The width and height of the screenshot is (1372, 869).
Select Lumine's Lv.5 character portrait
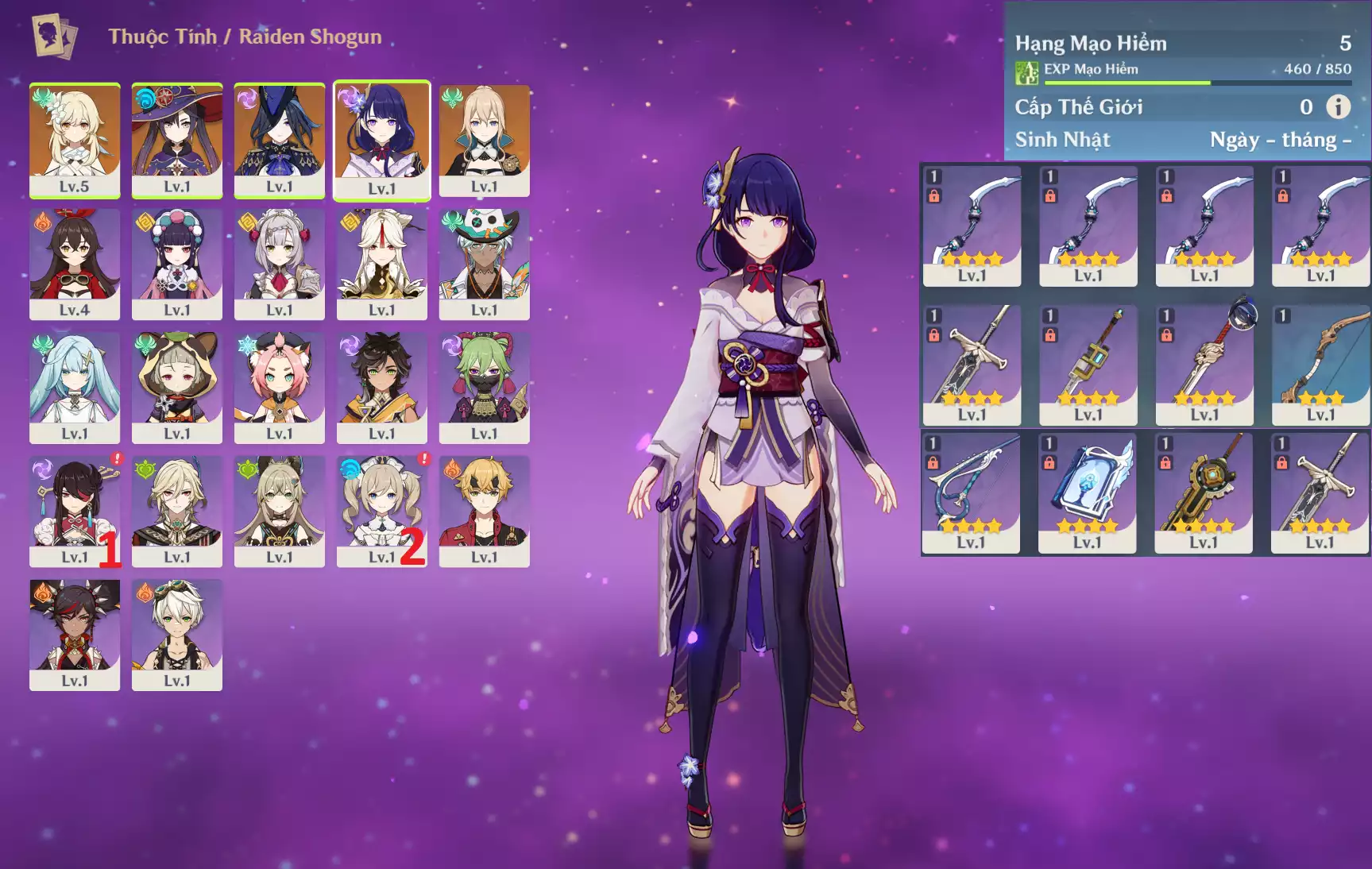click(x=75, y=140)
